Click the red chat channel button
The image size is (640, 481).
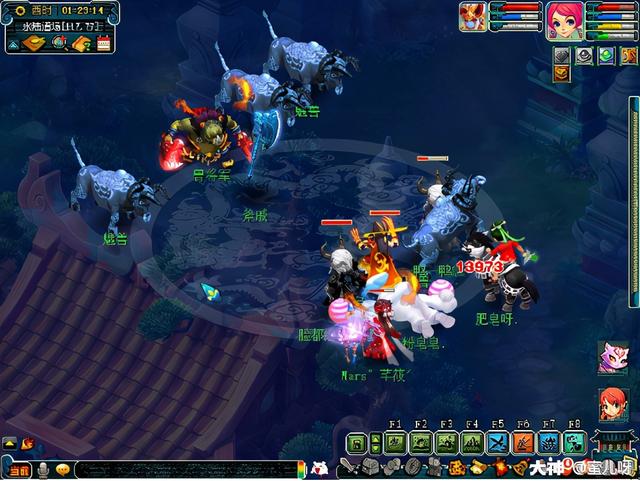tap(18, 469)
